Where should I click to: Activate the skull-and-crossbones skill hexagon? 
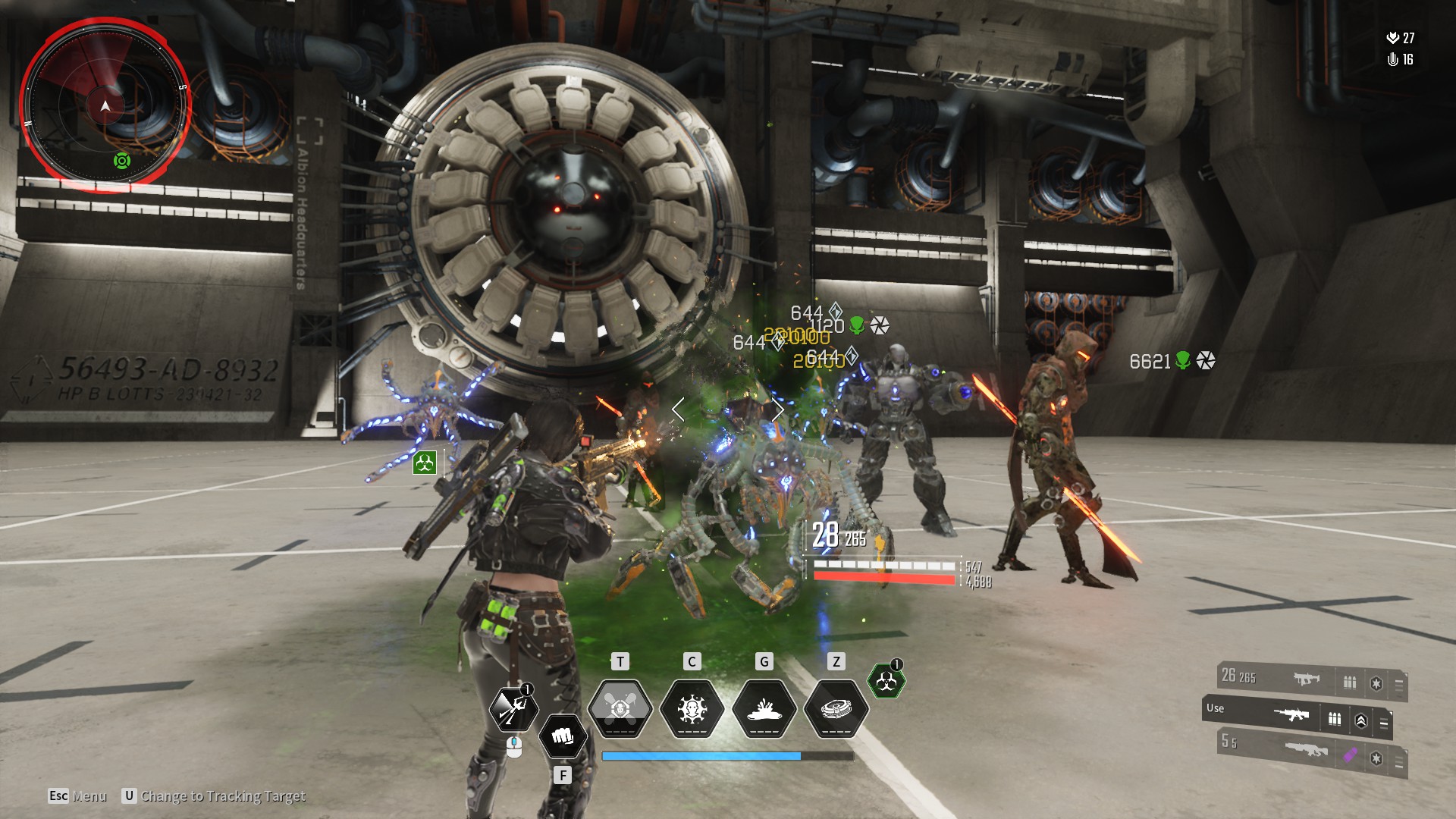click(620, 708)
